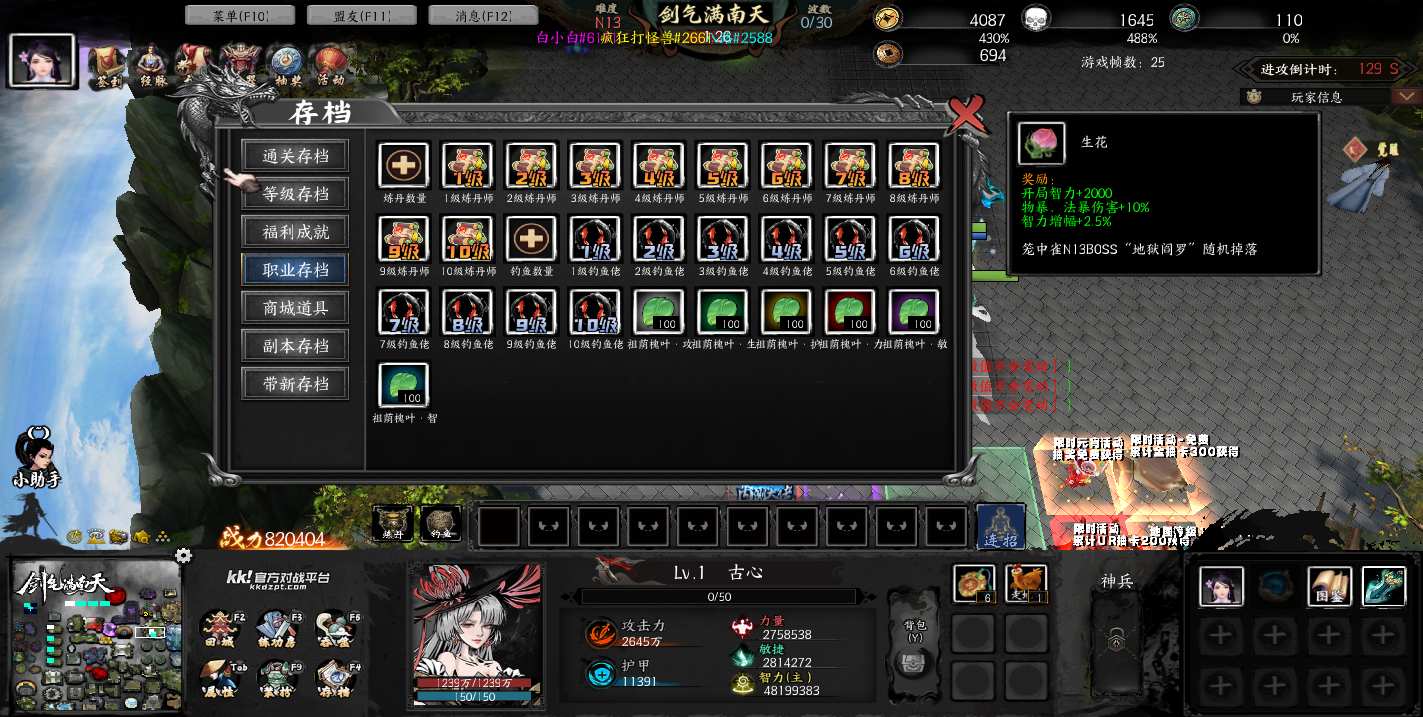Open the 带新存档 tab
This screenshot has width=1423, height=717.
(x=296, y=384)
